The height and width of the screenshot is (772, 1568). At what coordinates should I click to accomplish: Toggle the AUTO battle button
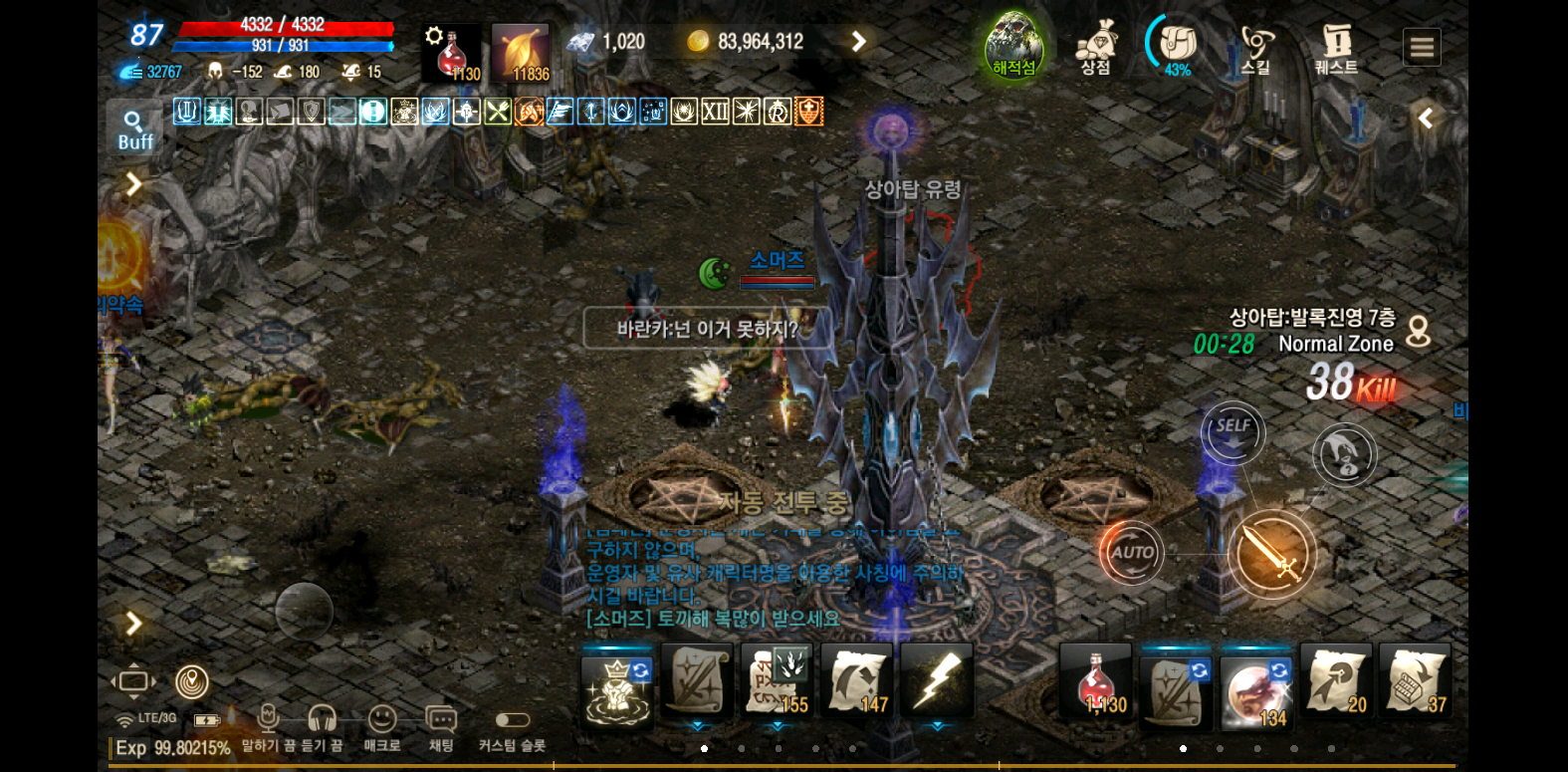pyautogui.click(x=1132, y=552)
